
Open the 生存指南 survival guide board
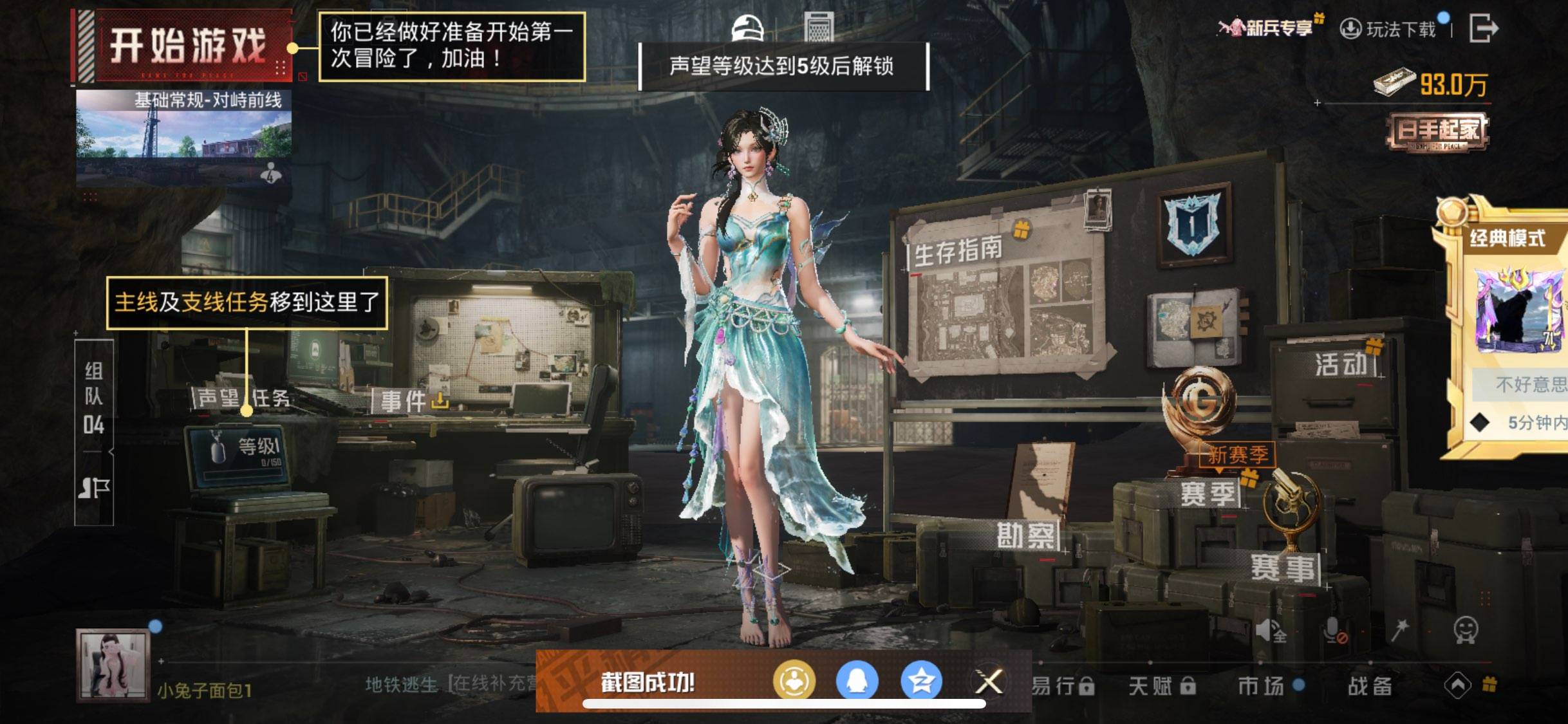click(960, 254)
